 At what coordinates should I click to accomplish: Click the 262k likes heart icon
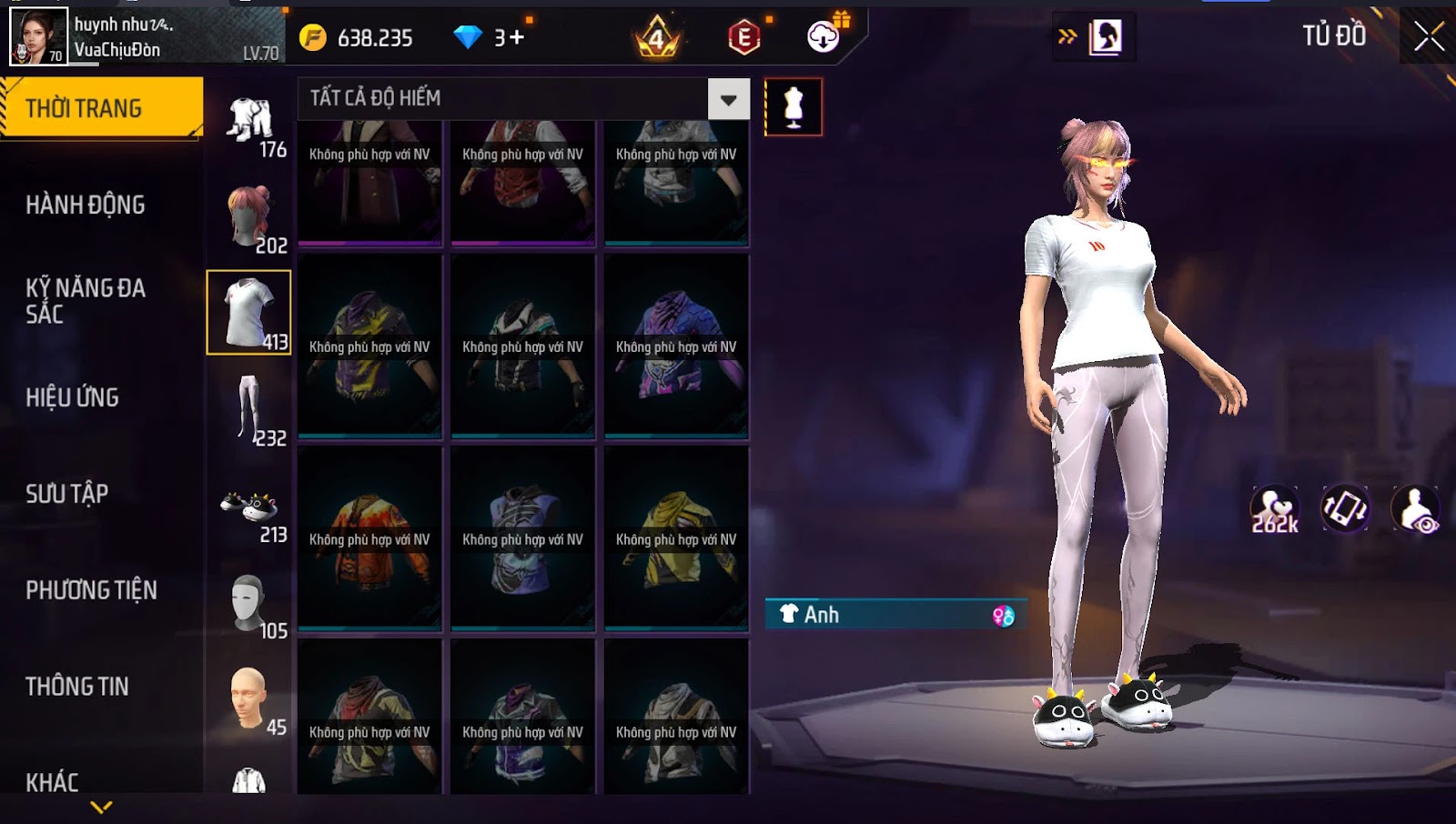tap(1274, 509)
